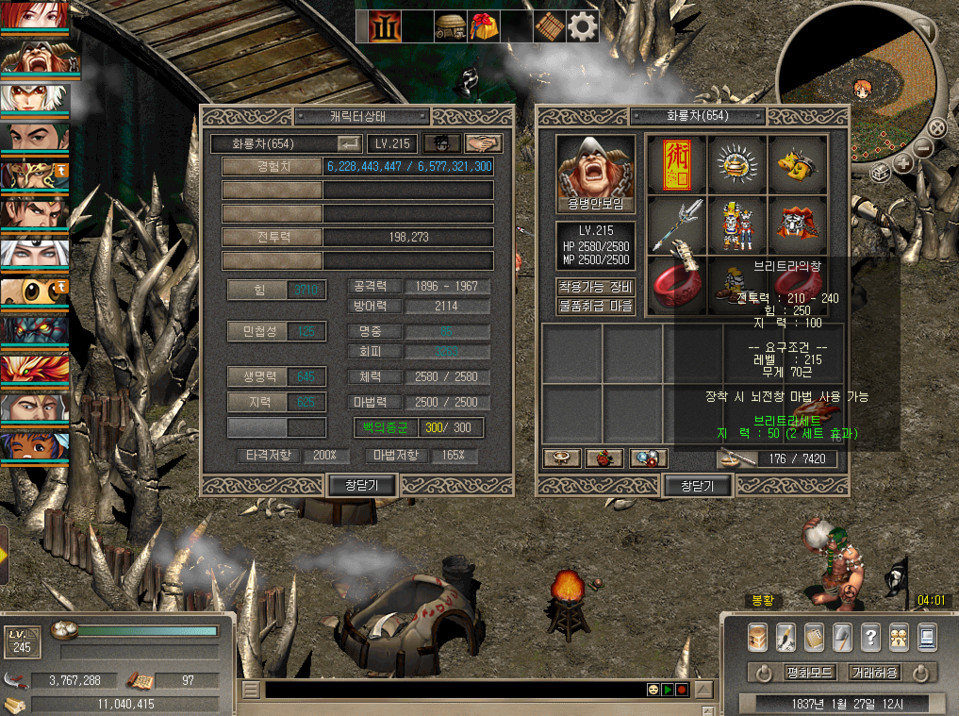Click the 힘 strength stat button
Viewport: 959px width, 716px height.
coord(259,290)
